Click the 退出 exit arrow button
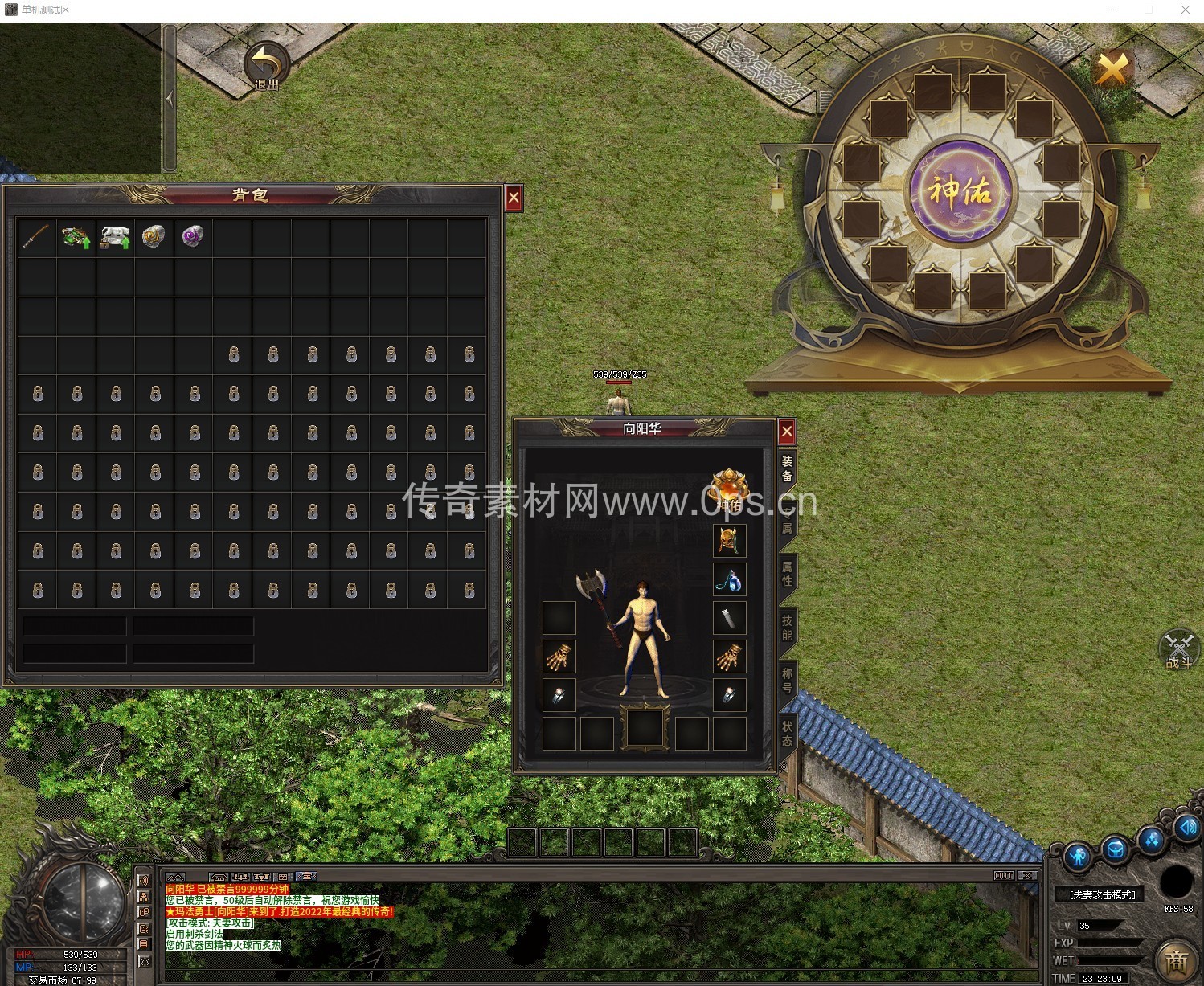1204x986 pixels. 266,65
